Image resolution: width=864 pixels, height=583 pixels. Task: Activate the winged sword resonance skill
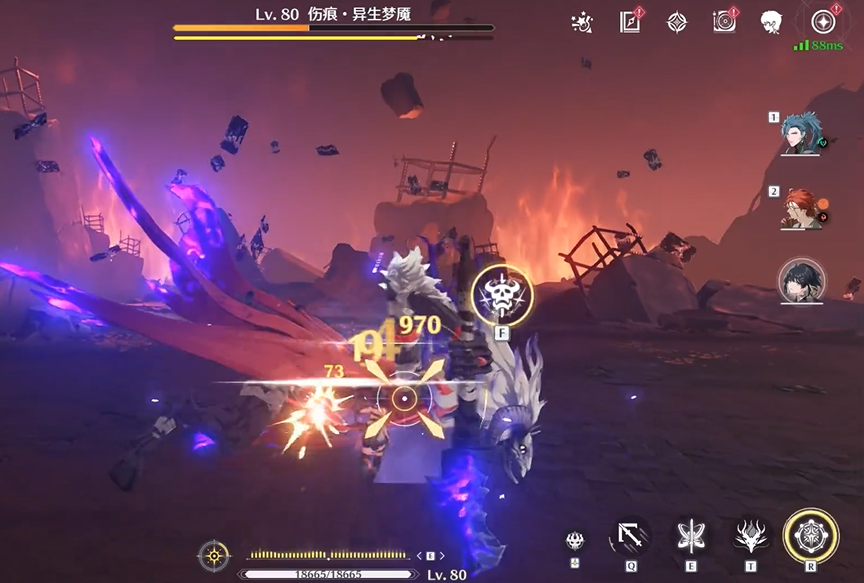689,537
